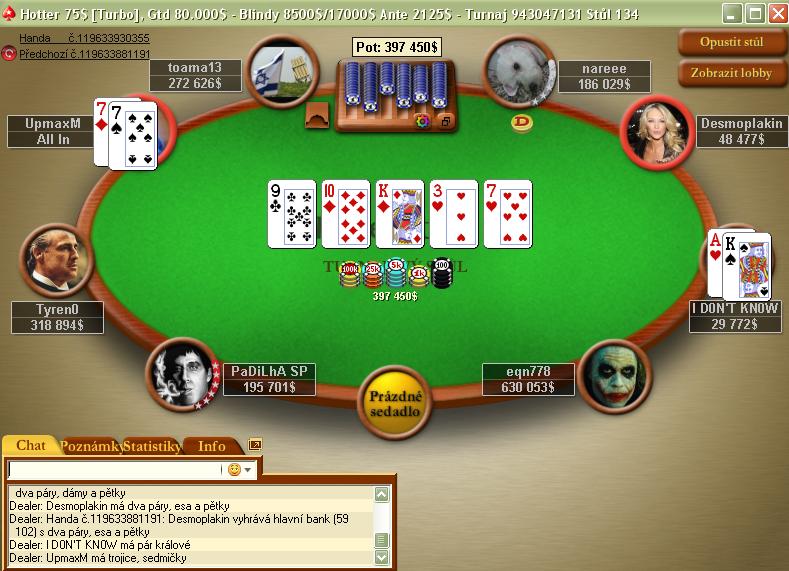Select player toama13's name plate
Screen dimensions: 789x571
(x=196, y=76)
